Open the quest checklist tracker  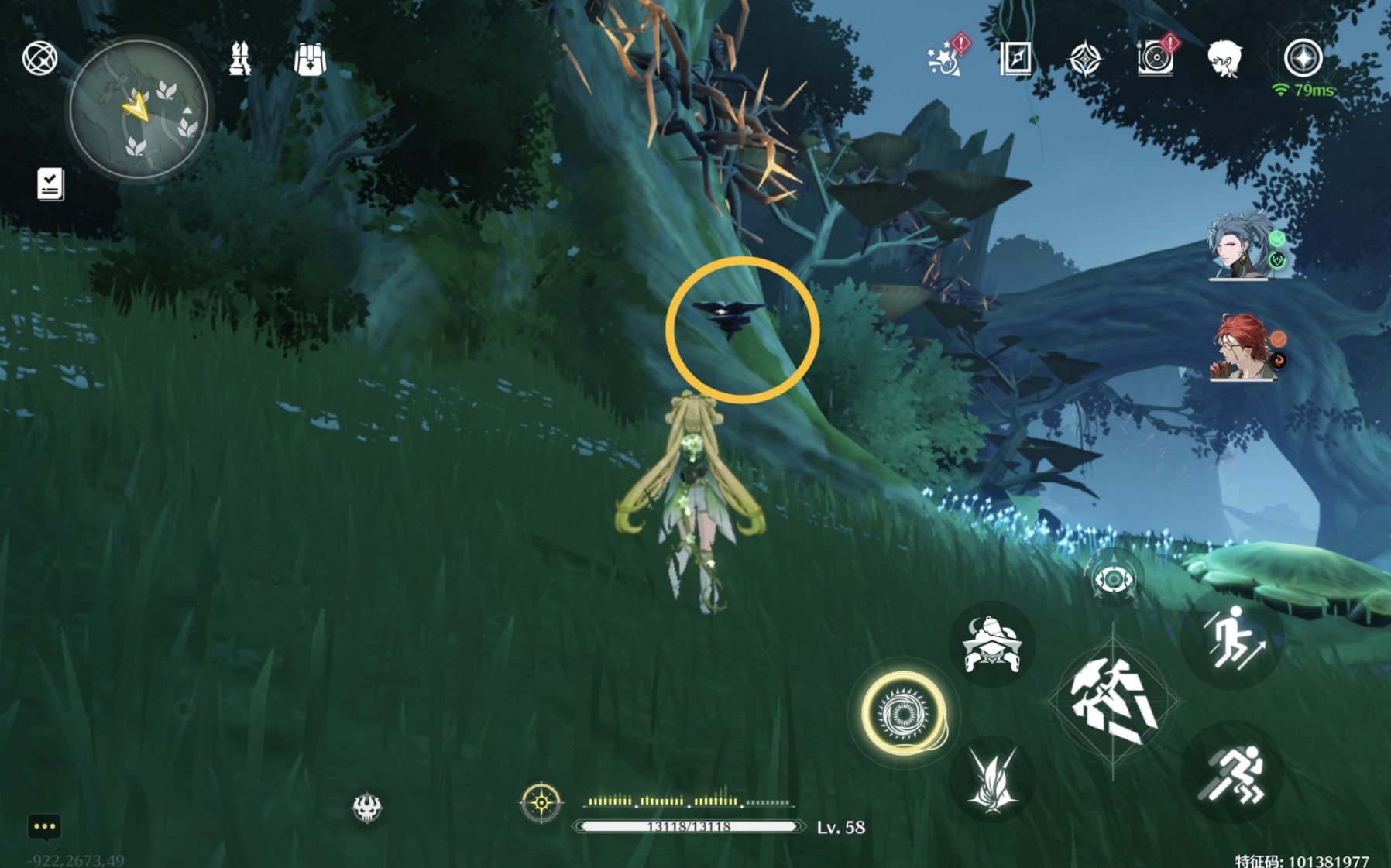[50, 184]
